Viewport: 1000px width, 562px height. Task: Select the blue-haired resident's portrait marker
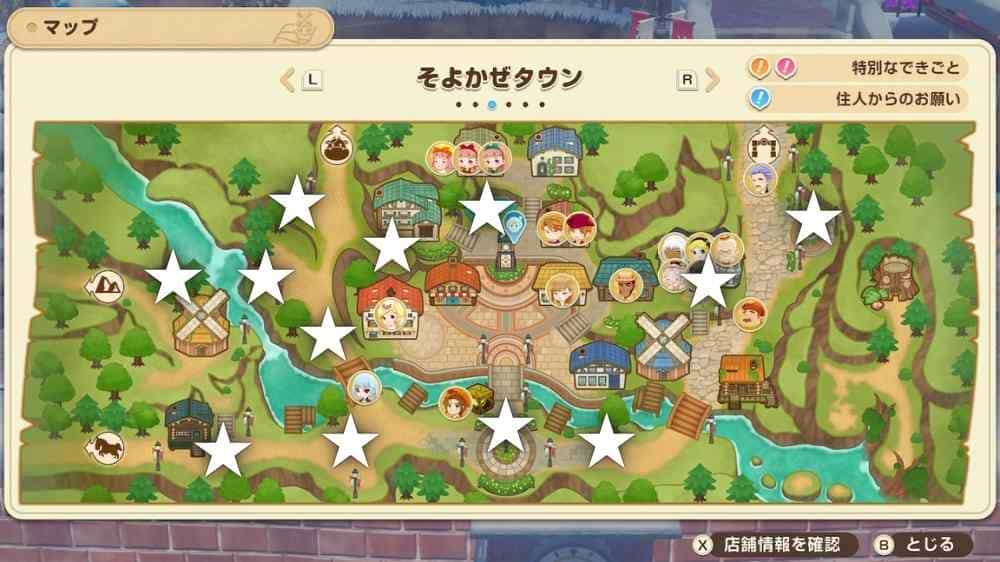[364, 386]
